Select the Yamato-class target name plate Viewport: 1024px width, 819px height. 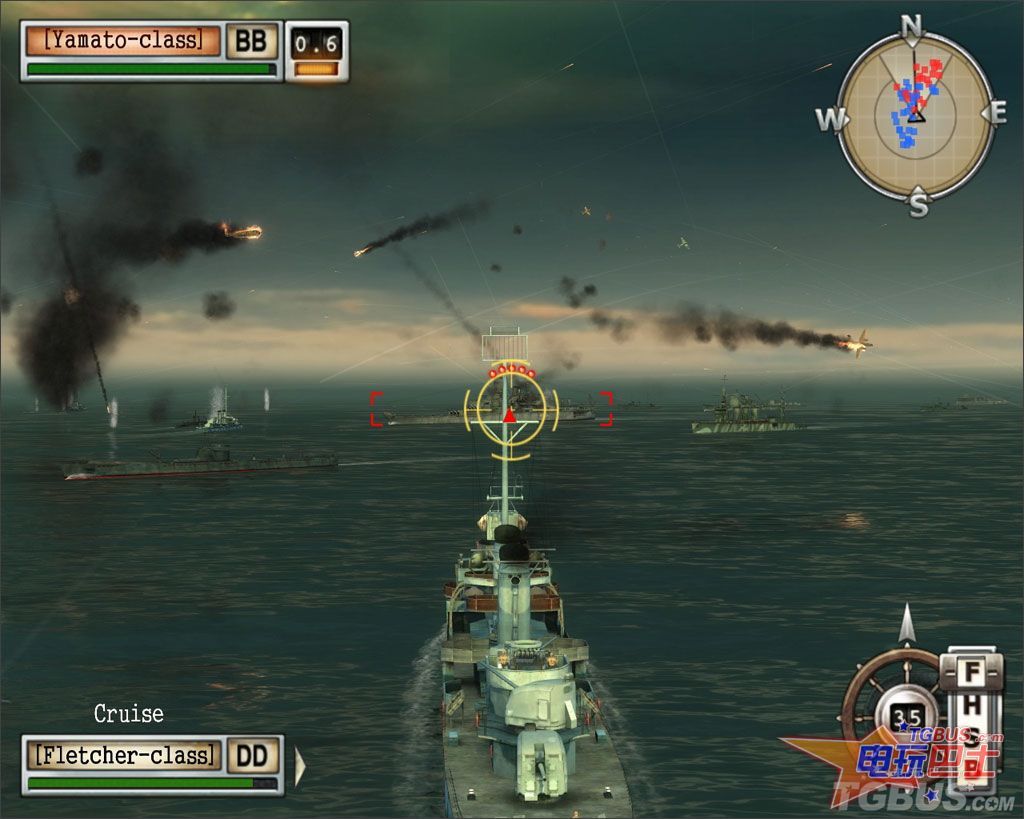(122, 41)
